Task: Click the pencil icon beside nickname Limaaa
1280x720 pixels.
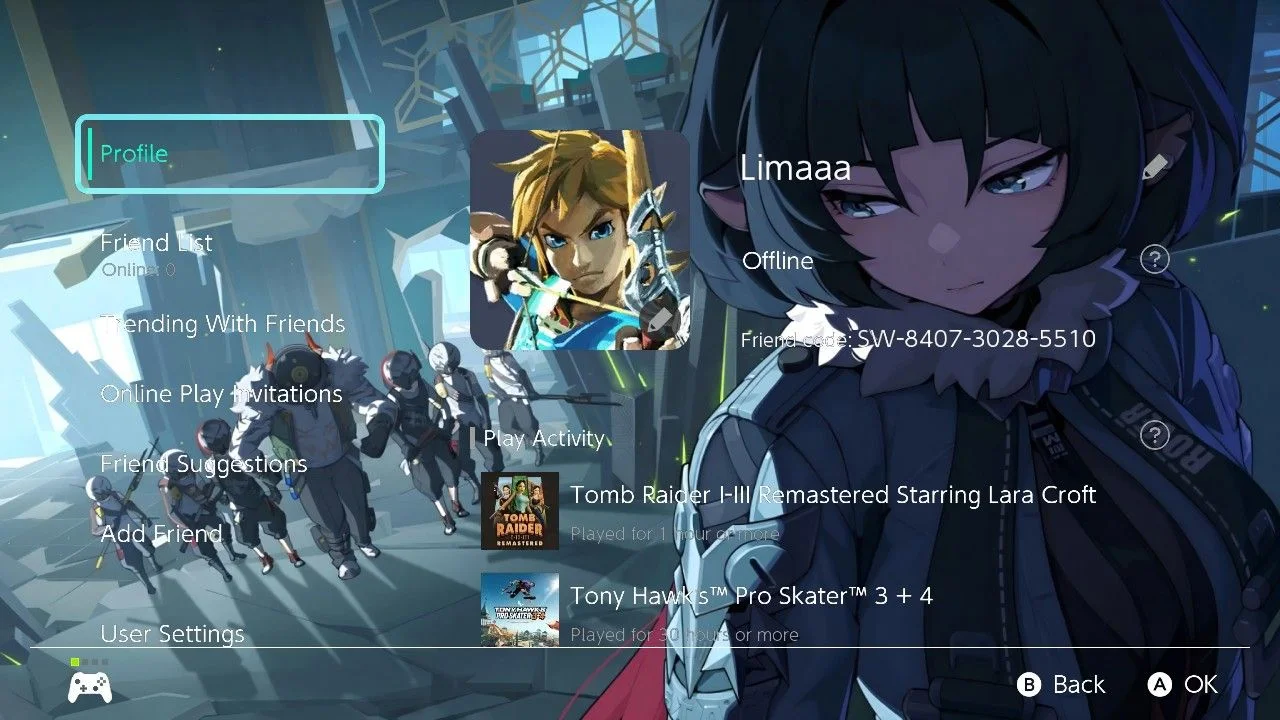Action: pyautogui.click(x=1155, y=167)
